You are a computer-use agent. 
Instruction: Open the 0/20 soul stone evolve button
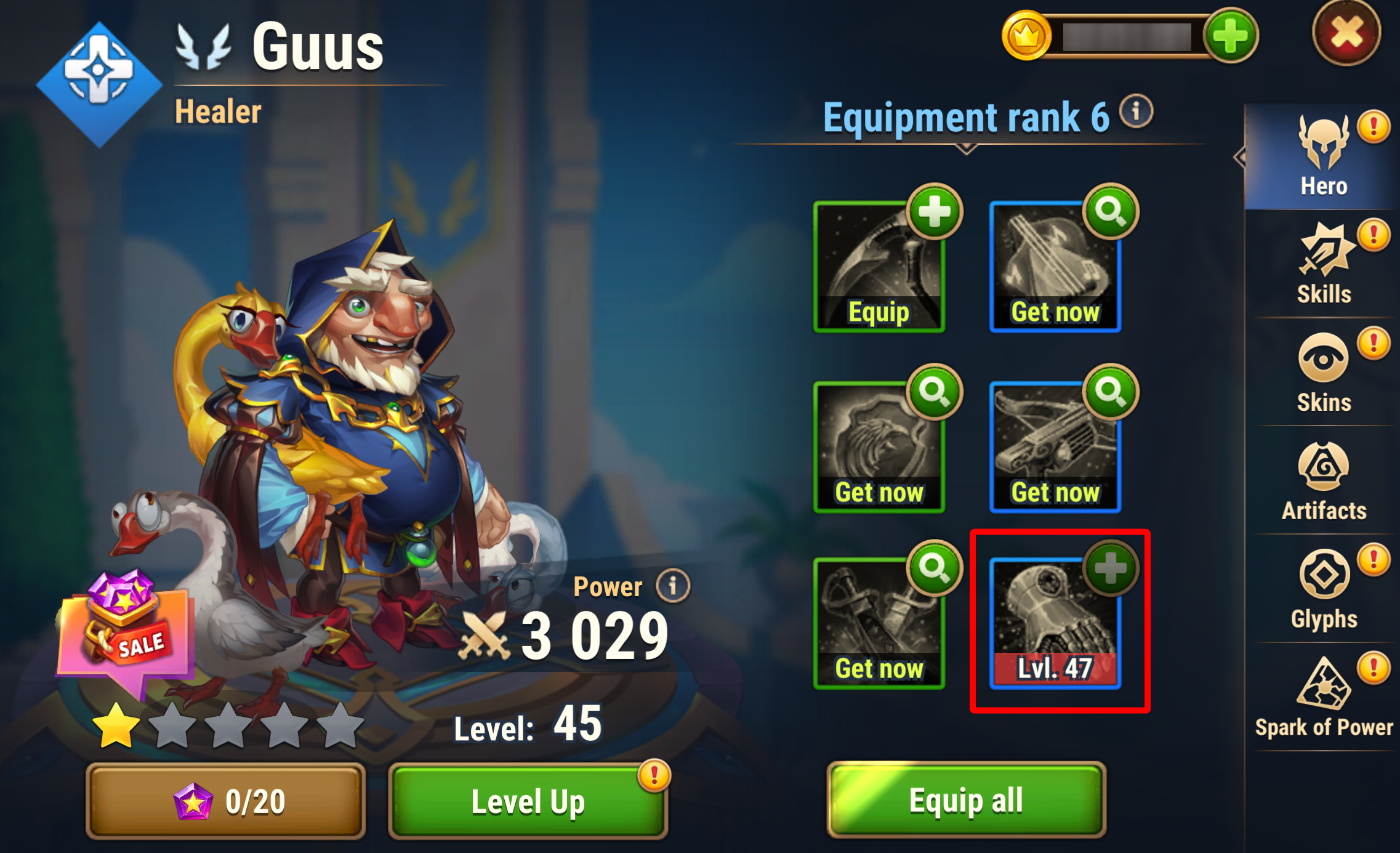click(x=226, y=801)
